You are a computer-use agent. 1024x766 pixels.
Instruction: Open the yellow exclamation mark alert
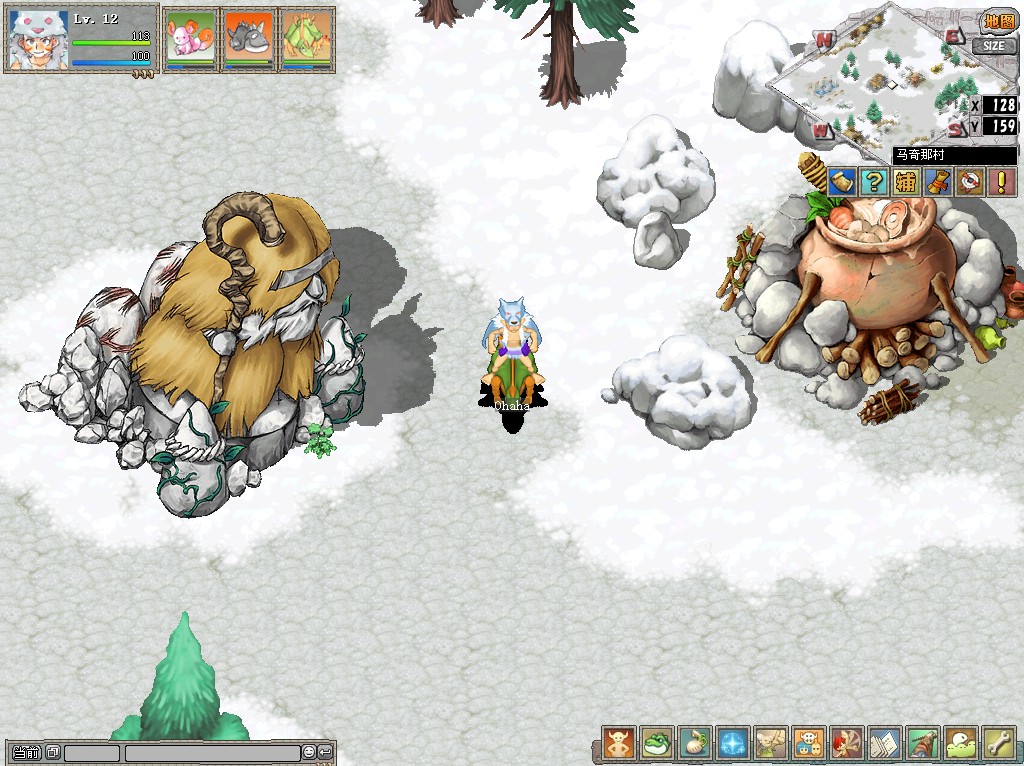1000,181
